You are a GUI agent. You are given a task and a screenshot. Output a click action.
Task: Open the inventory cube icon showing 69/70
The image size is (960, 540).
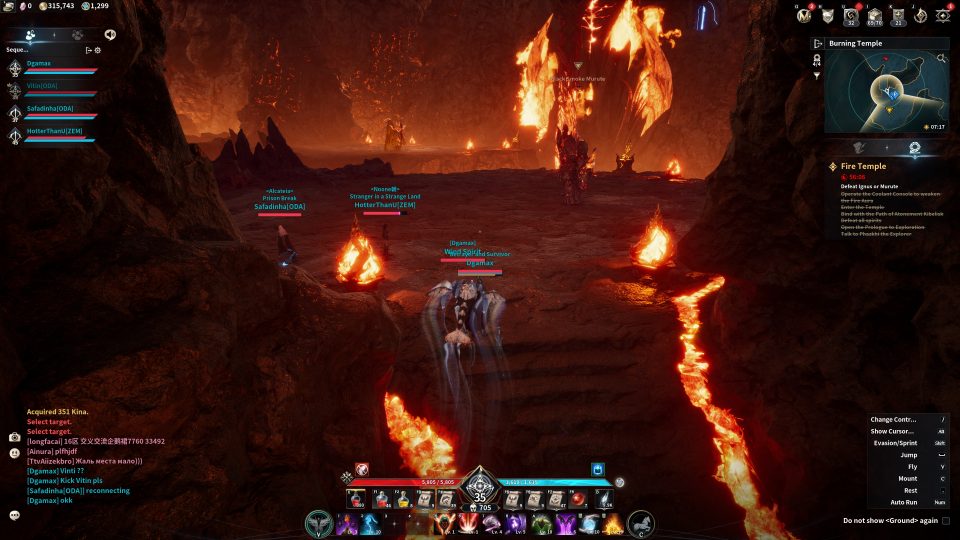coord(874,14)
